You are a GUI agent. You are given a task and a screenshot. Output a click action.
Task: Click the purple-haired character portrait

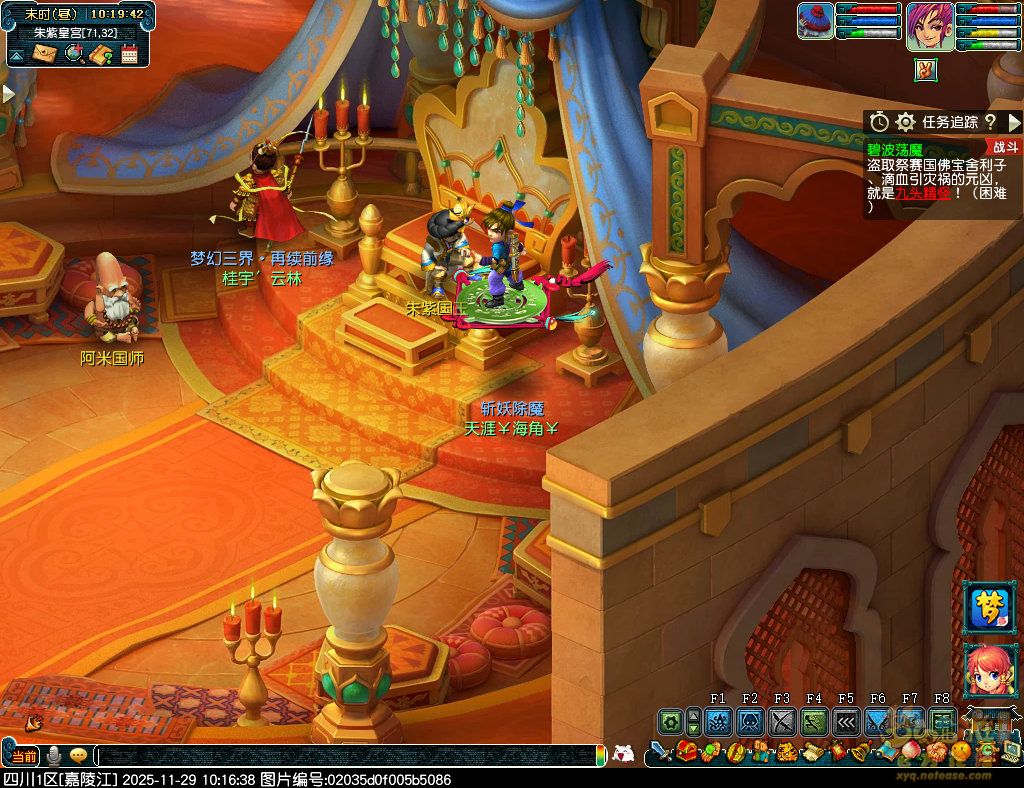point(929,26)
